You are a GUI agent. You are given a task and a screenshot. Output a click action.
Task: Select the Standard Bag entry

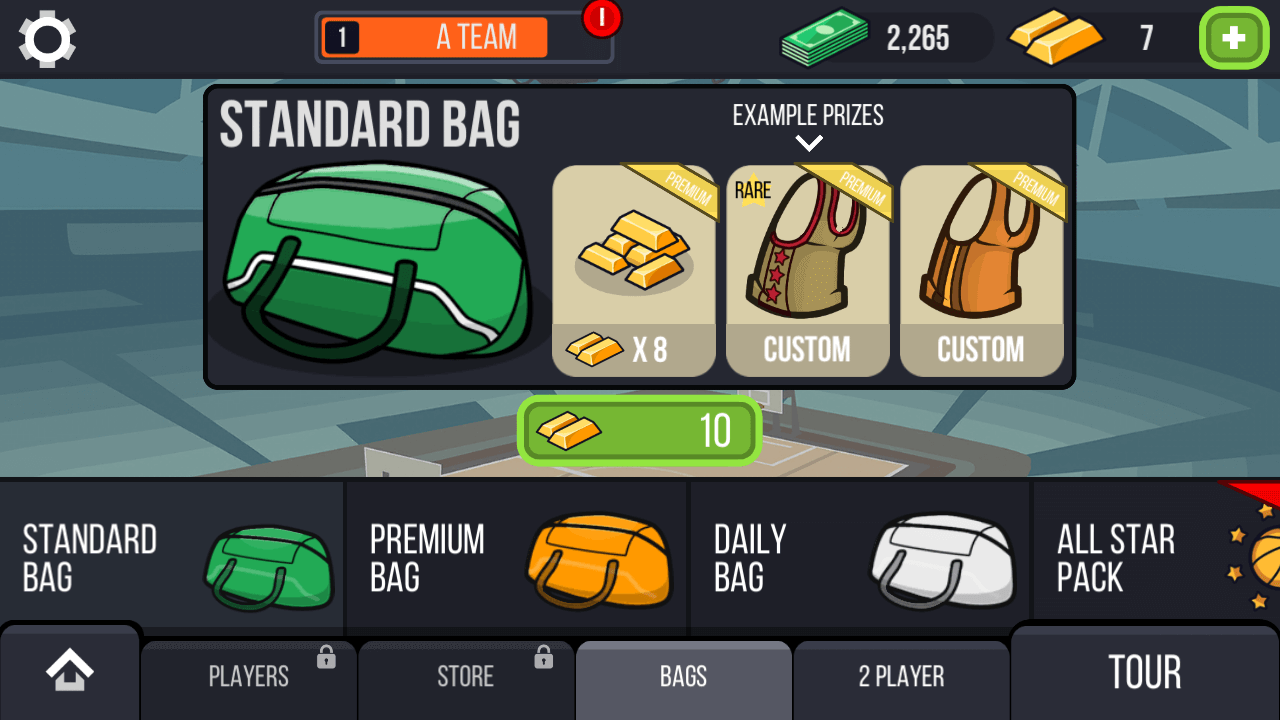click(172, 558)
